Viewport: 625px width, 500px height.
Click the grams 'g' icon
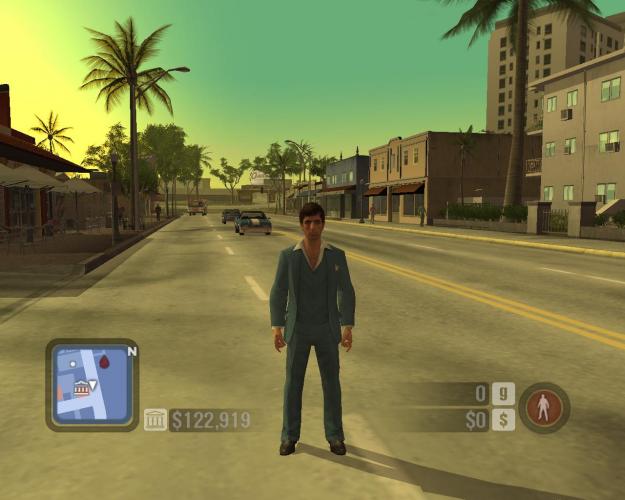(x=504, y=394)
